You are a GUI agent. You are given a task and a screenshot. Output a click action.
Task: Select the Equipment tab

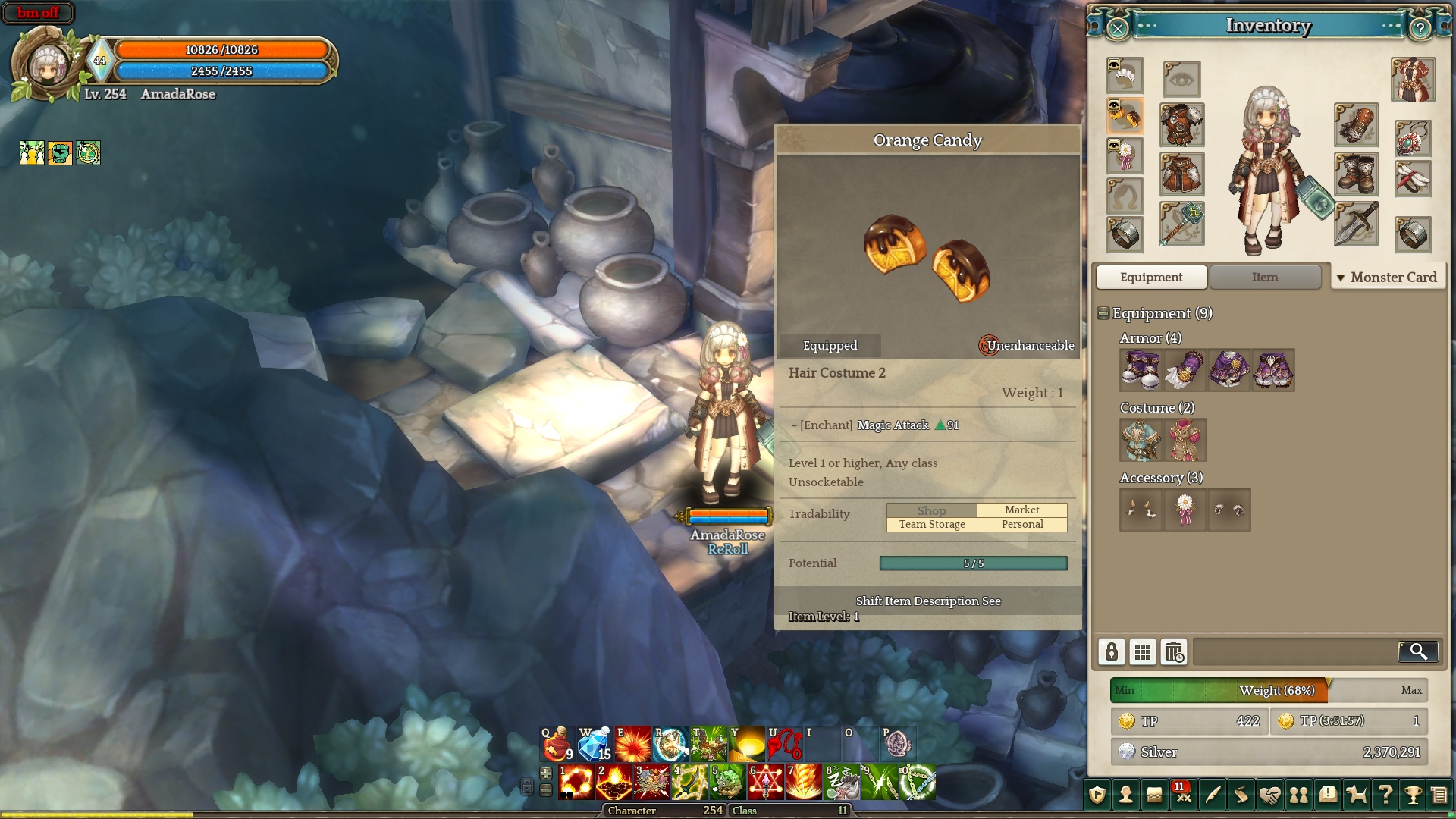pos(1150,278)
